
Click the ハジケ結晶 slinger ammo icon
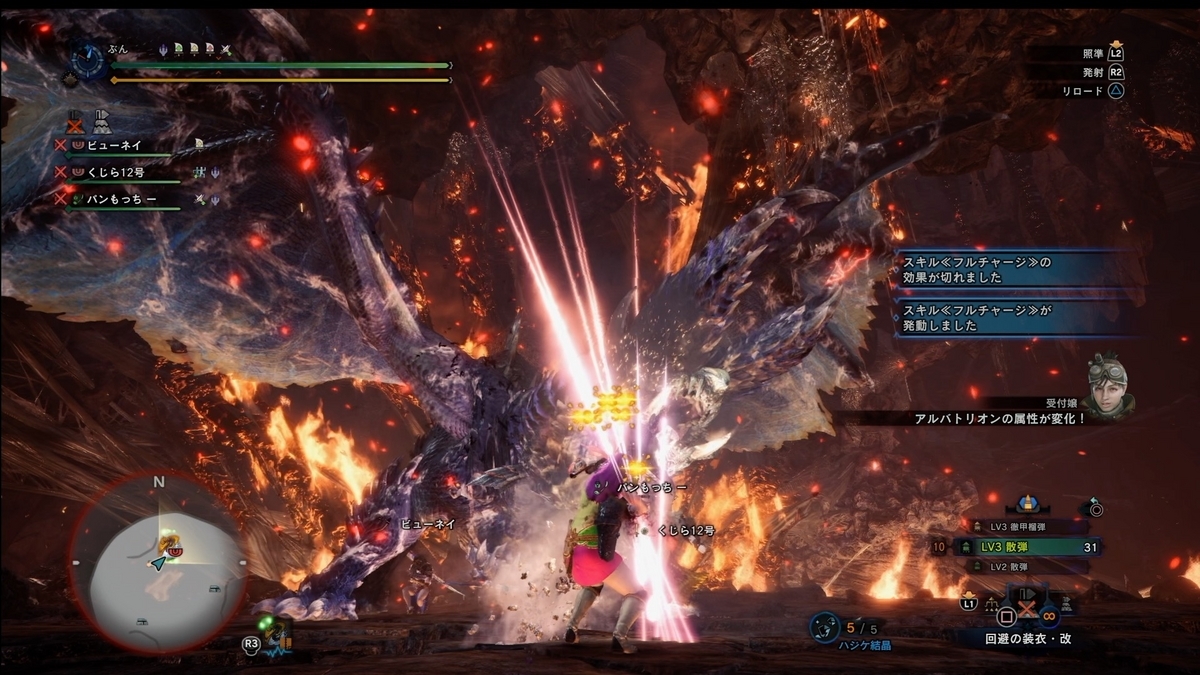(x=825, y=628)
